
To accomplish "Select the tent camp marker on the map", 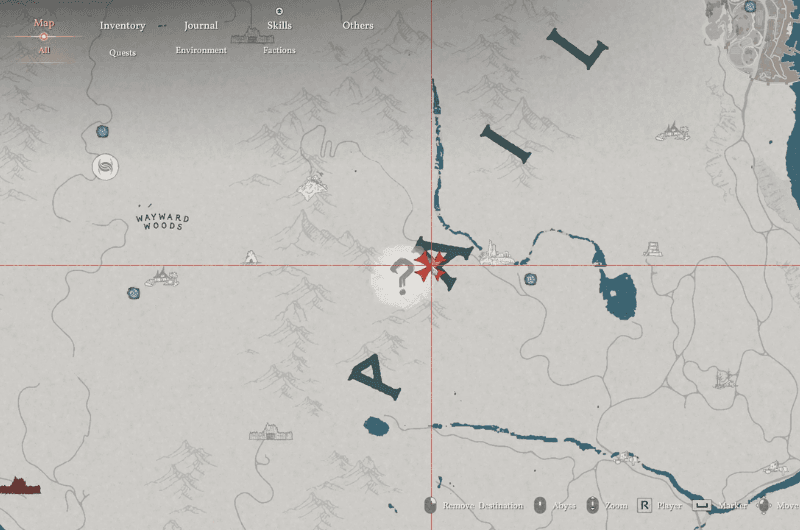I will point(251,257).
